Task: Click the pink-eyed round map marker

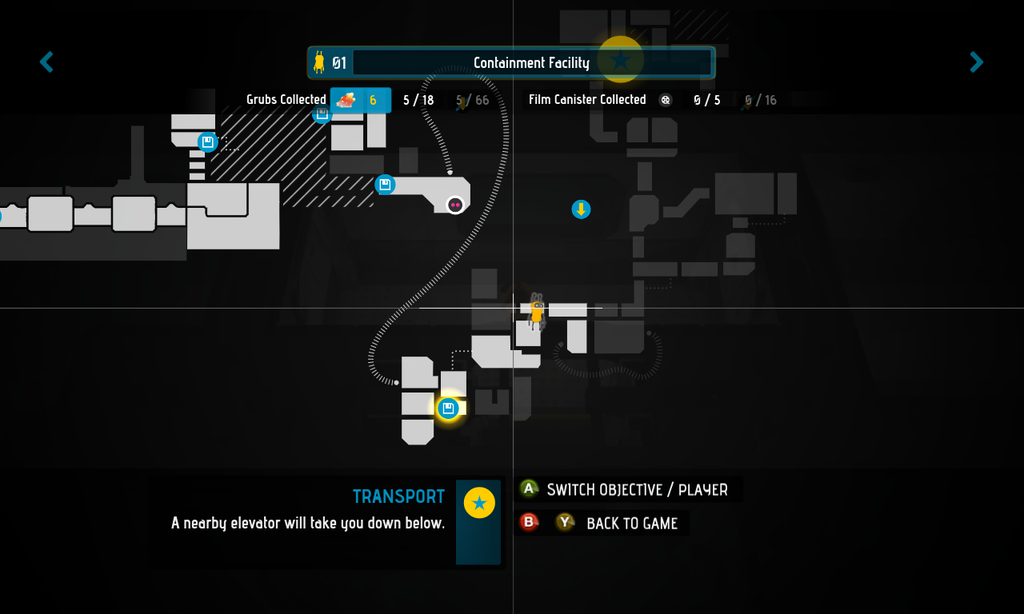Action: (455, 205)
